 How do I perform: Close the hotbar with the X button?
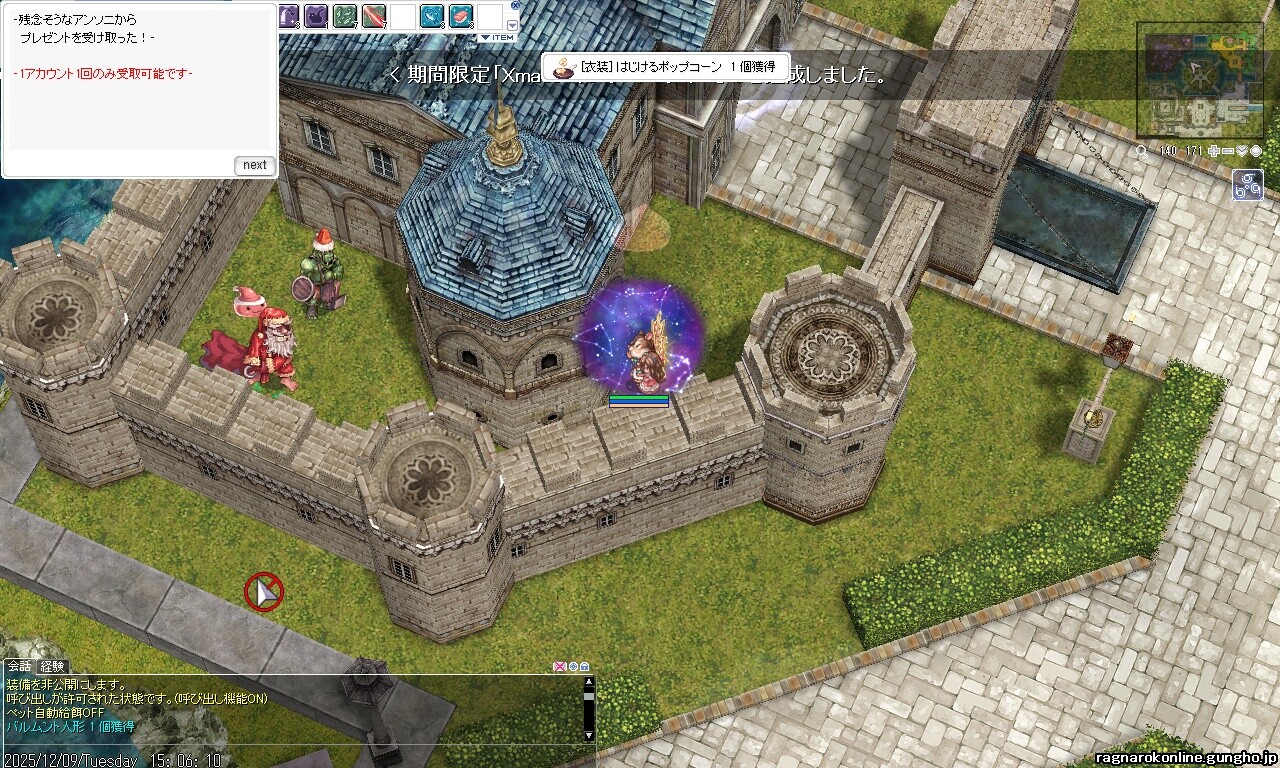pos(515,5)
